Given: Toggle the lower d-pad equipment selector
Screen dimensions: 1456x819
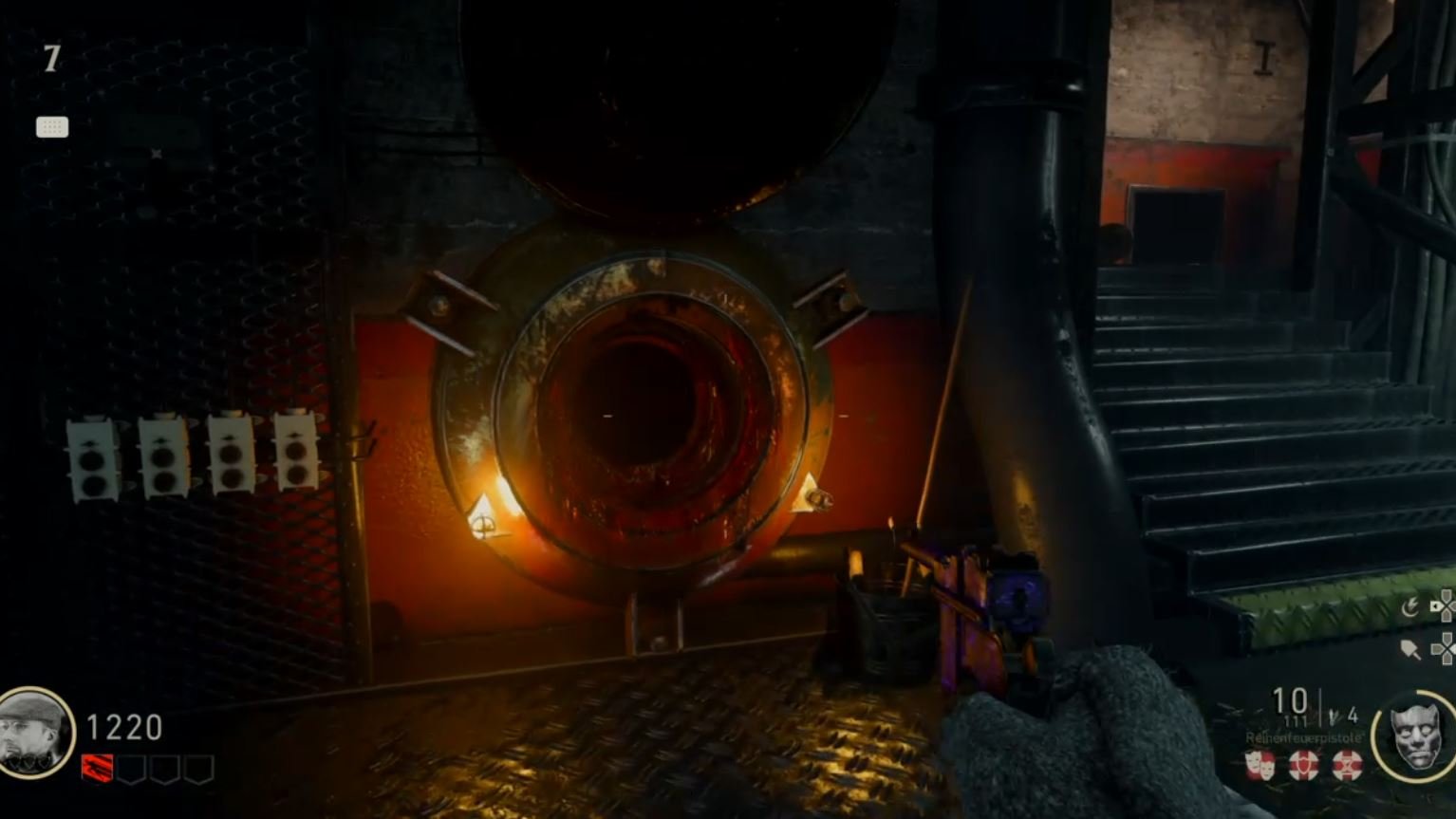Looking at the screenshot, I should click(x=1447, y=647).
